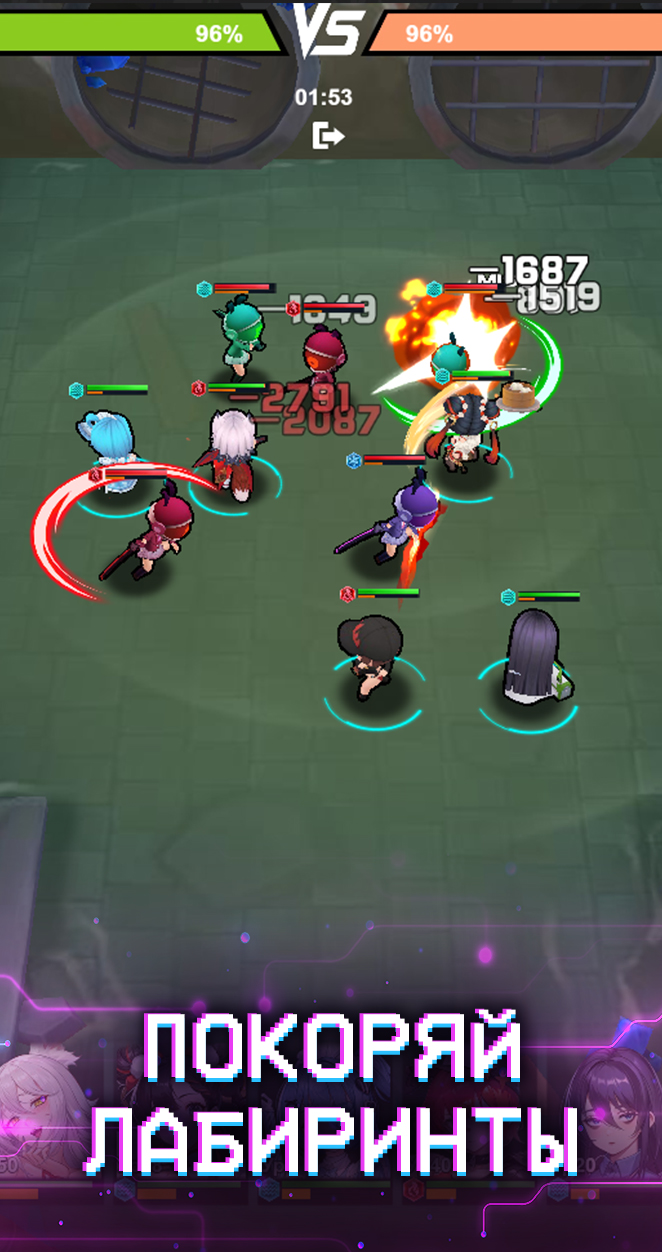Leave the battle via the exit icon
This screenshot has width=662, height=1252.
click(327, 135)
